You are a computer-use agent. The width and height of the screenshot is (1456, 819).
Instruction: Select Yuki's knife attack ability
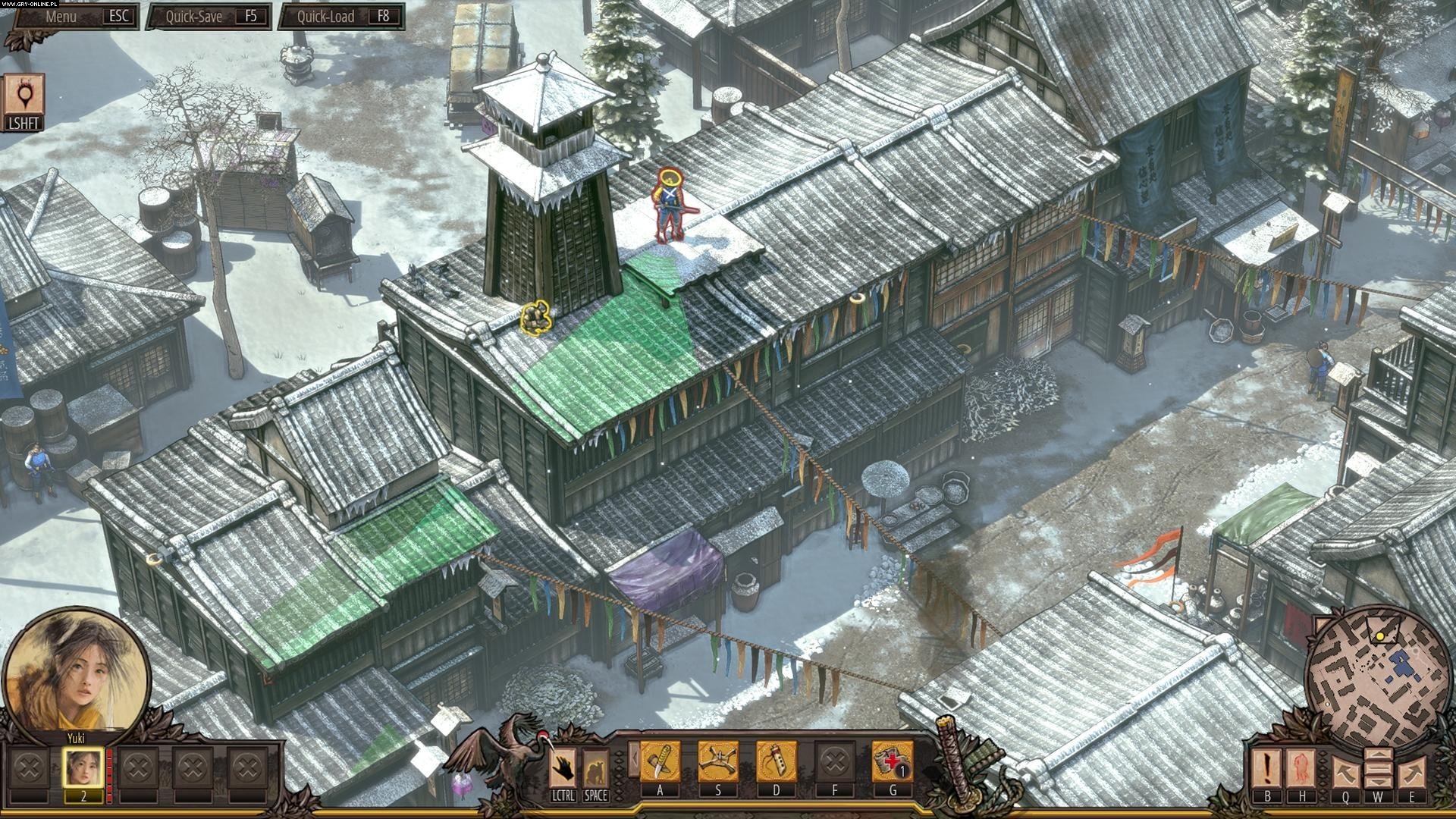coord(660,761)
